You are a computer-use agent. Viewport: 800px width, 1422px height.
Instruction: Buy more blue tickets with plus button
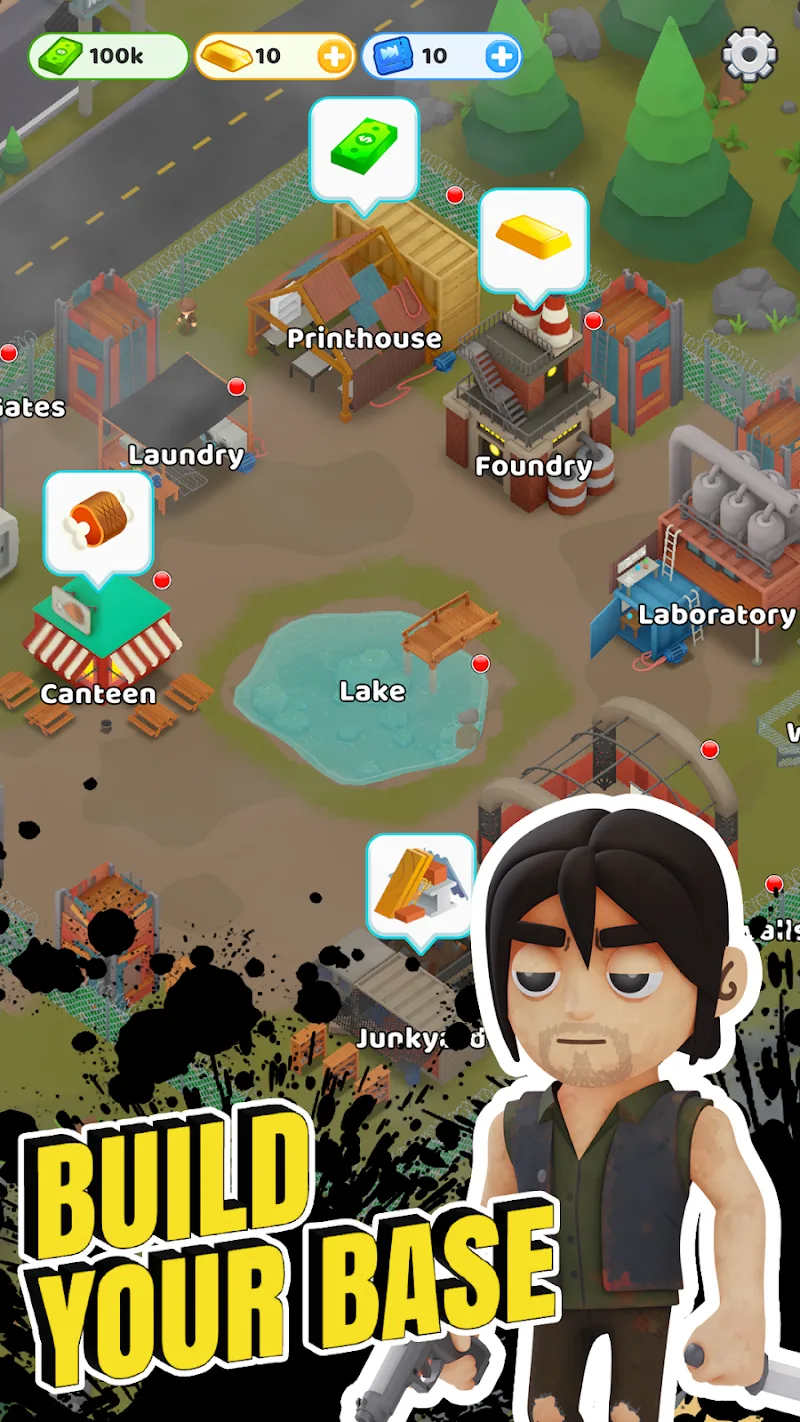[x=502, y=57]
